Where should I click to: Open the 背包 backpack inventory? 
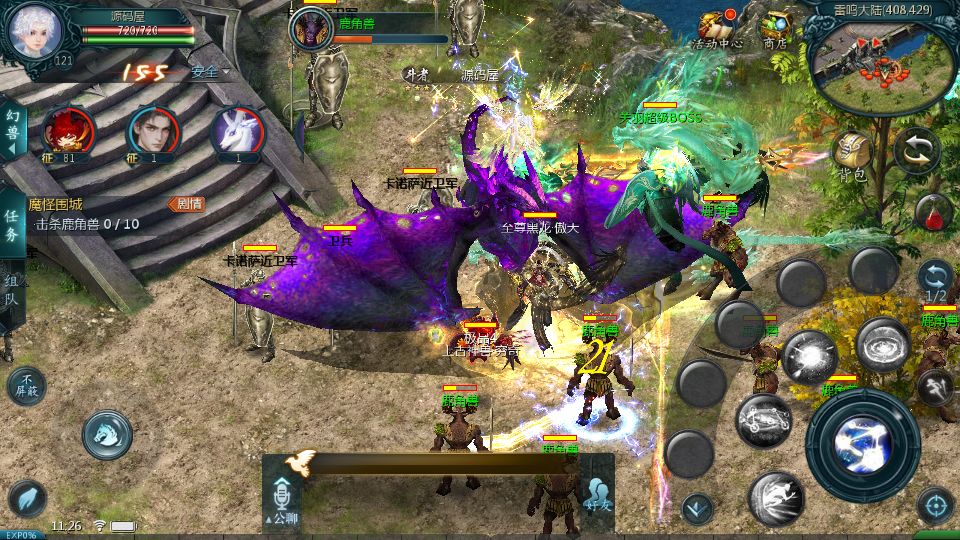click(852, 156)
